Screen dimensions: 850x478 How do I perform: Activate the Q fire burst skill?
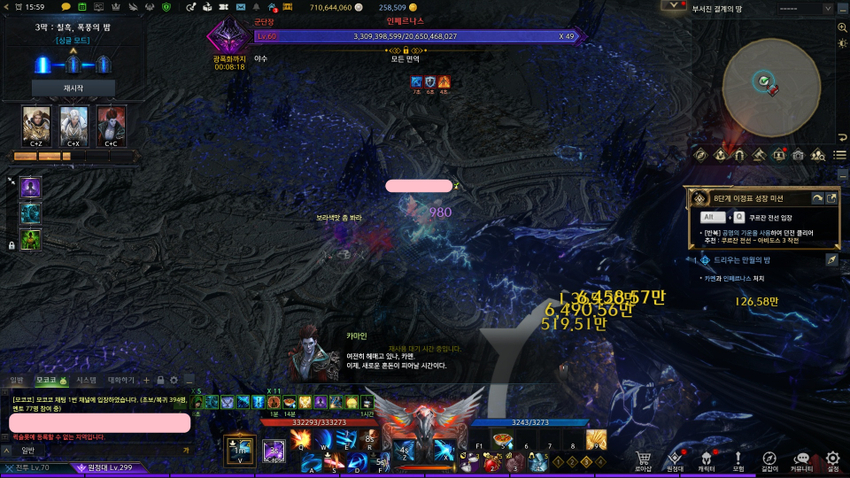click(x=301, y=440)
